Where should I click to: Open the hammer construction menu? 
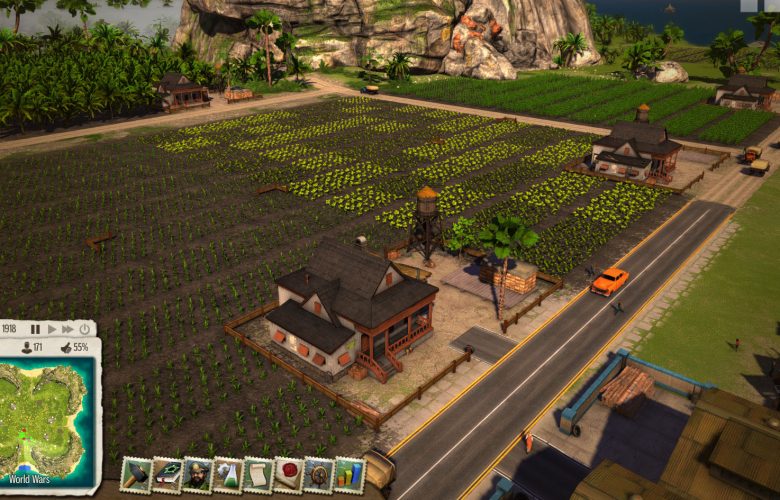pos(136,474)
